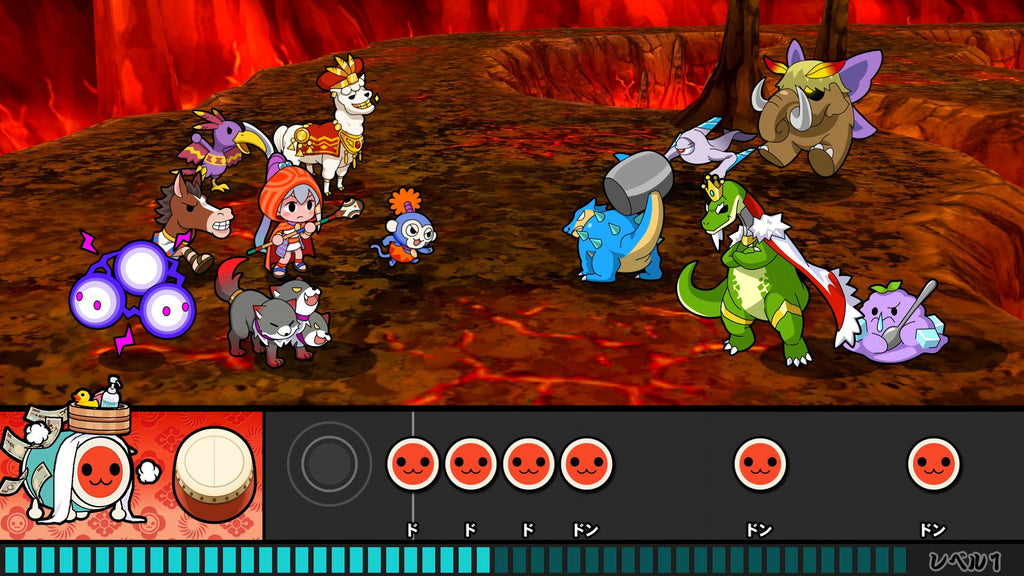This screenshot has width=1024, height=576.
Task: Click the grey hit target circle
Action: [329, 463]
